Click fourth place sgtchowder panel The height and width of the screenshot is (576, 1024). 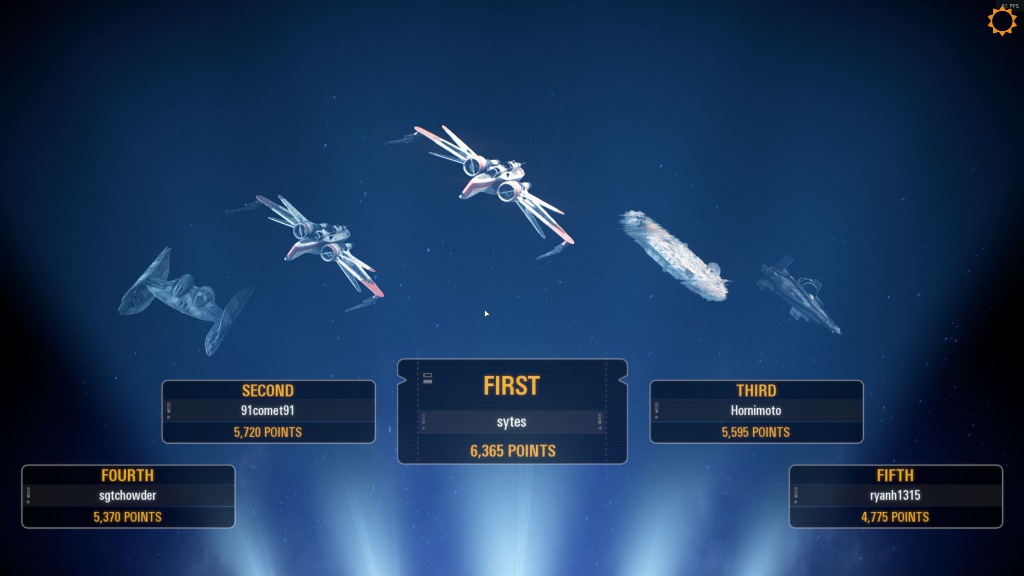pyautogui.click(x=128, y=496)
